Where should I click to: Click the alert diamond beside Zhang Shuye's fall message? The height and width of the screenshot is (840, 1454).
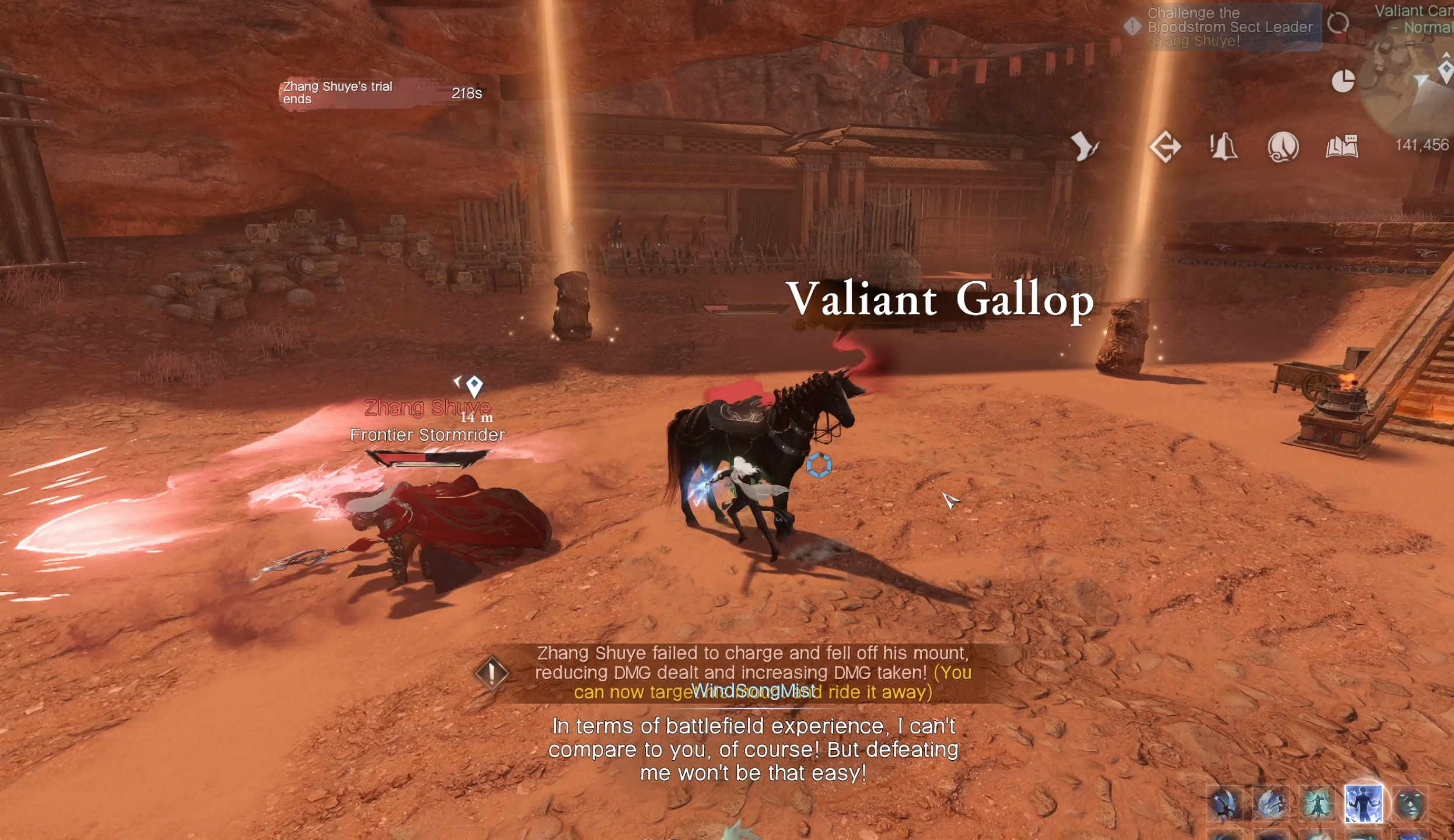[492, 673]
